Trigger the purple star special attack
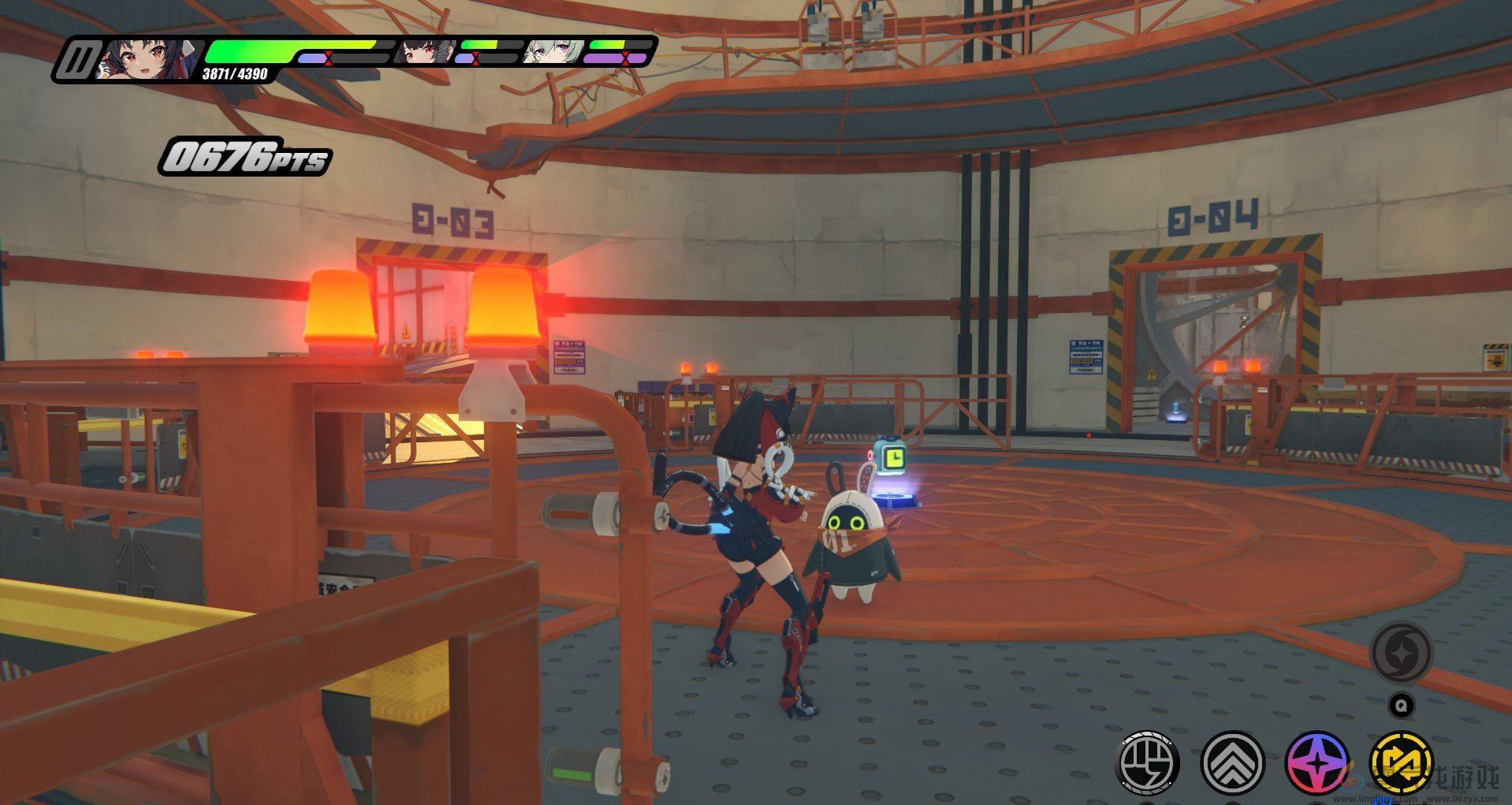Screen dimensions: 1512x805 (1316, 762)
